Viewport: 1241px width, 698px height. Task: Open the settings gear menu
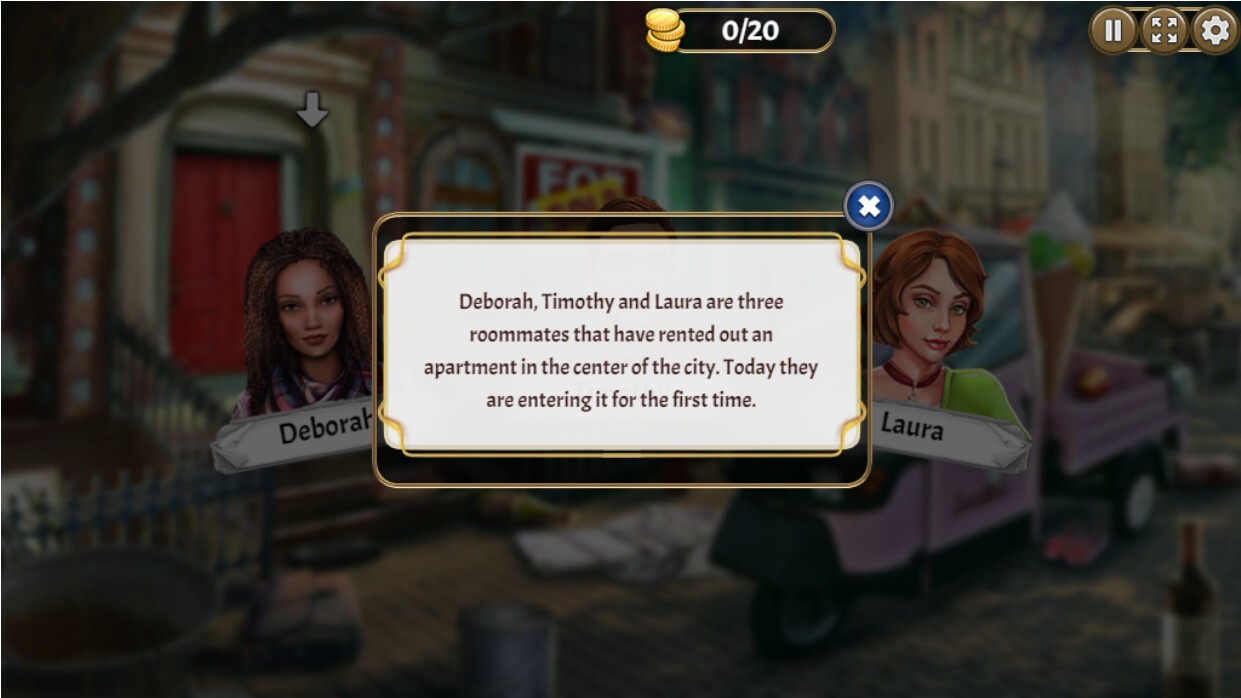point(1214,31)
